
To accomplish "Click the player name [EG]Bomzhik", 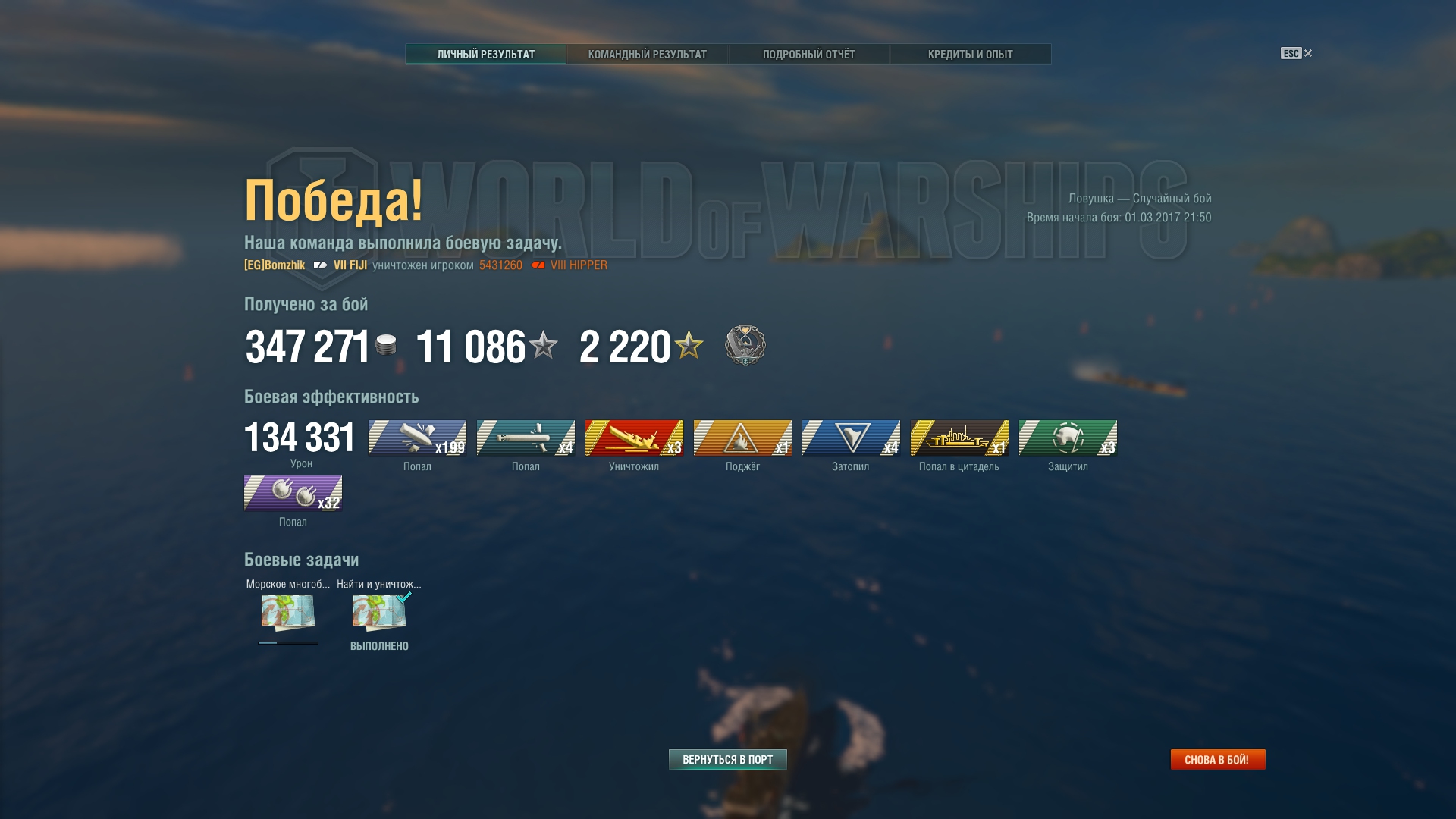I will click(275, 265).
